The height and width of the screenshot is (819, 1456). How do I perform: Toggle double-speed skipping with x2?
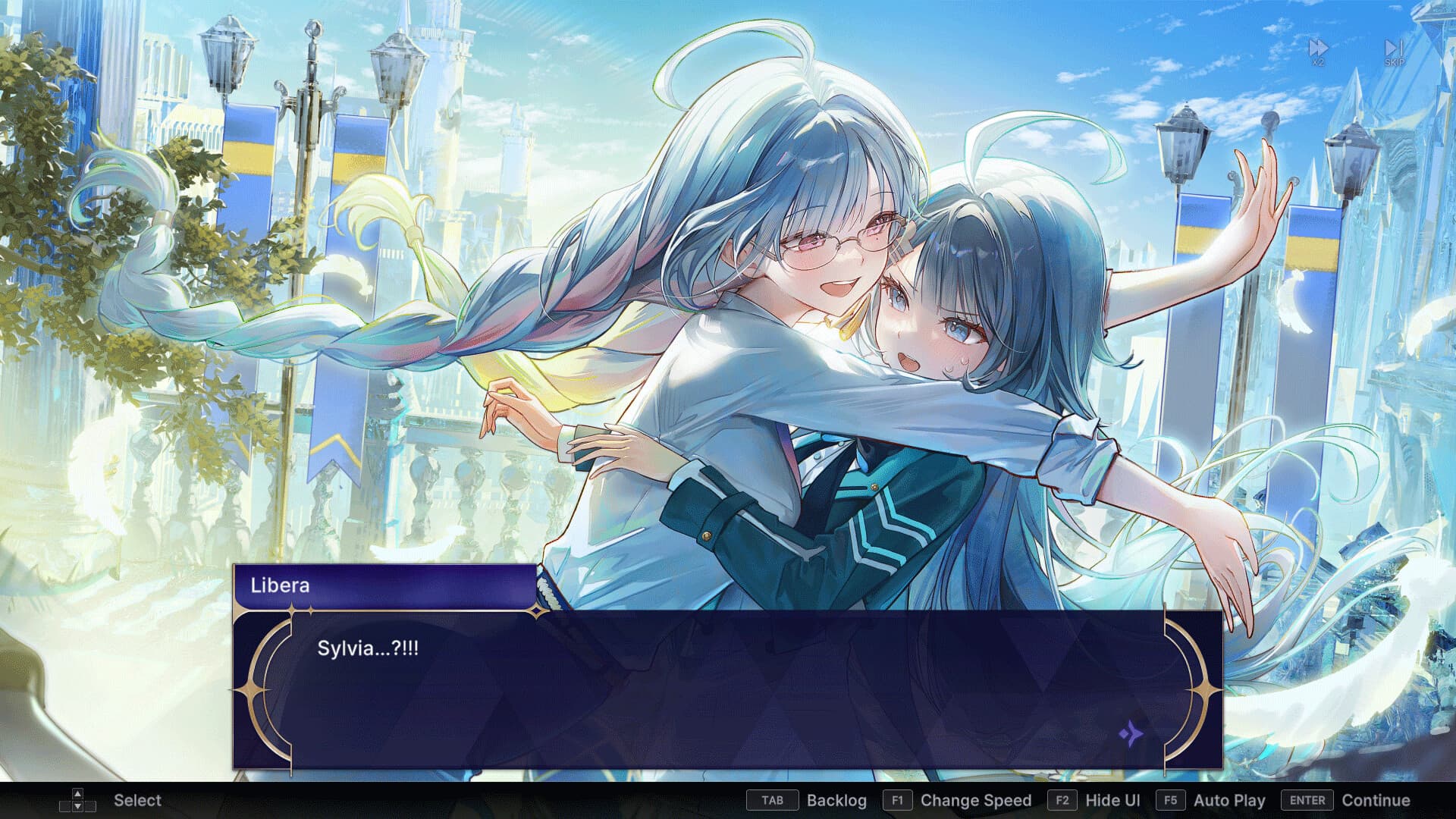tap(1317, 47)
